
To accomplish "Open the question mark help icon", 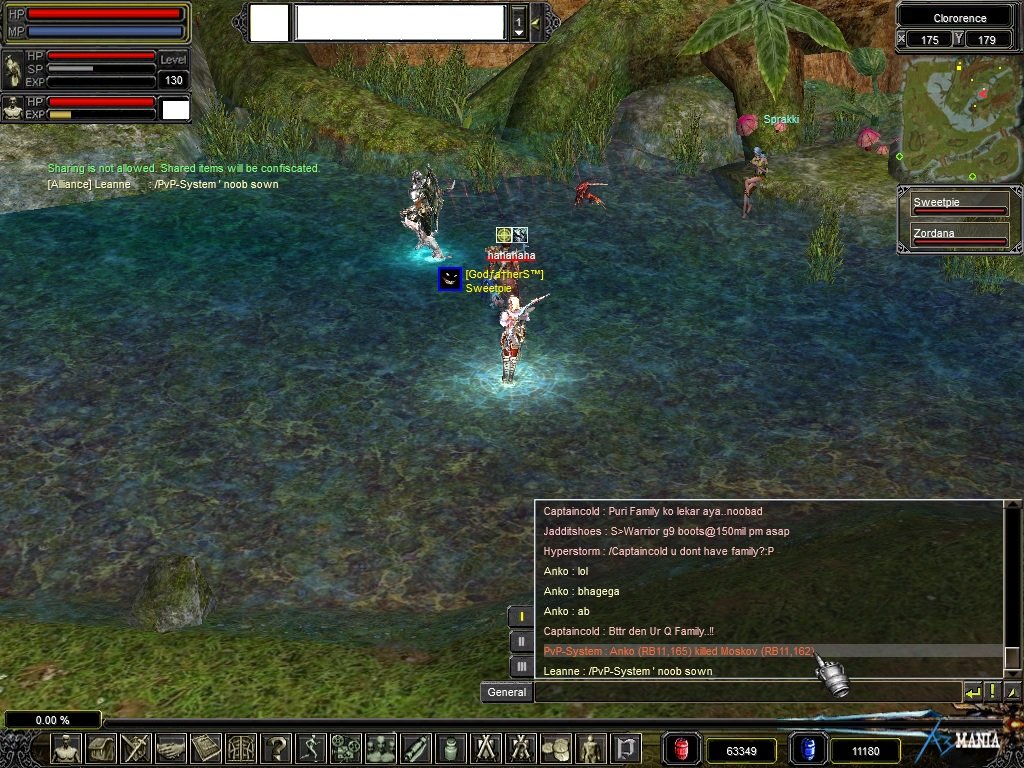I will point(276,748).
